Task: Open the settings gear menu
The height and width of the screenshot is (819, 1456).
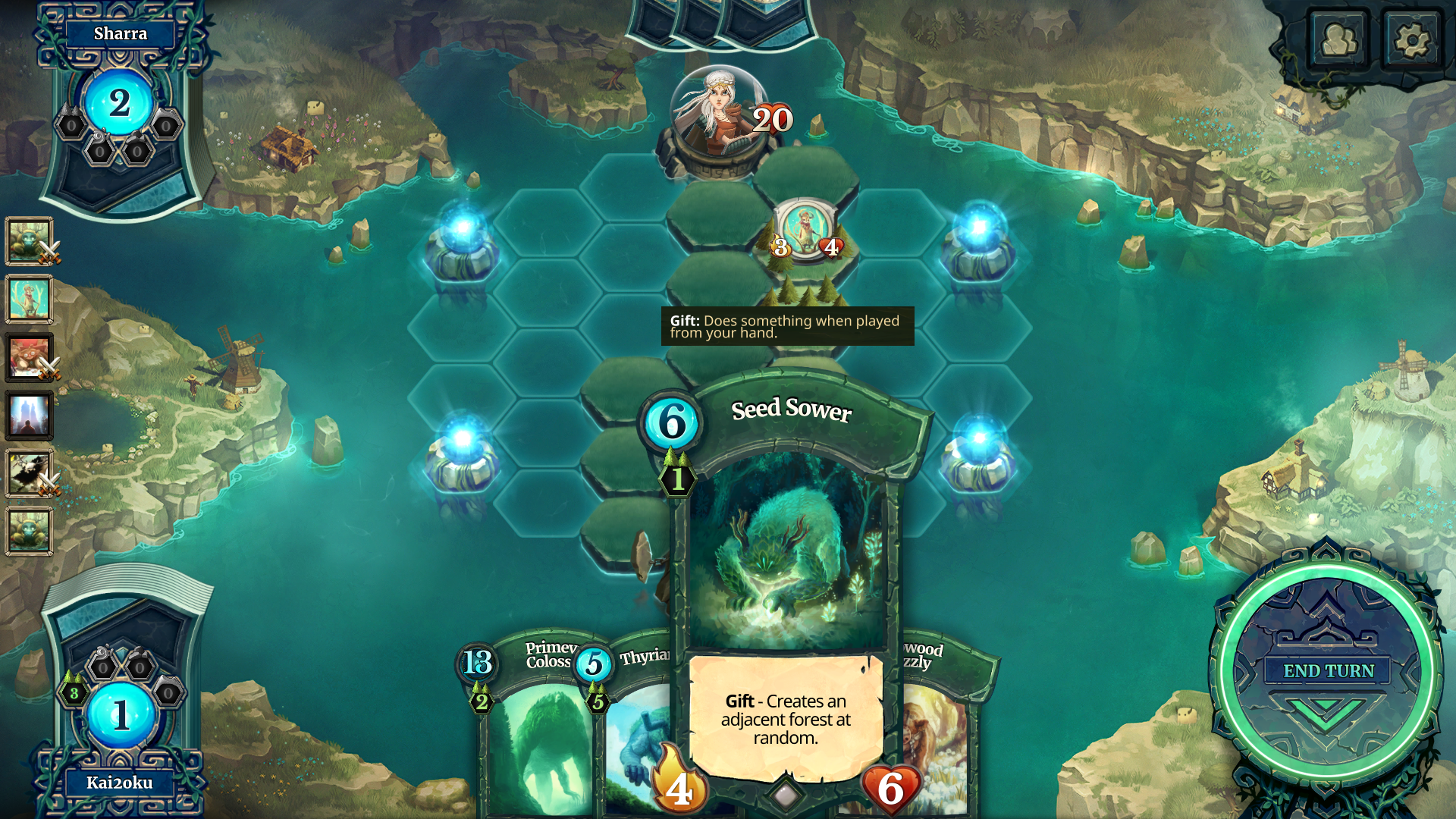Action: point(1411,39)
